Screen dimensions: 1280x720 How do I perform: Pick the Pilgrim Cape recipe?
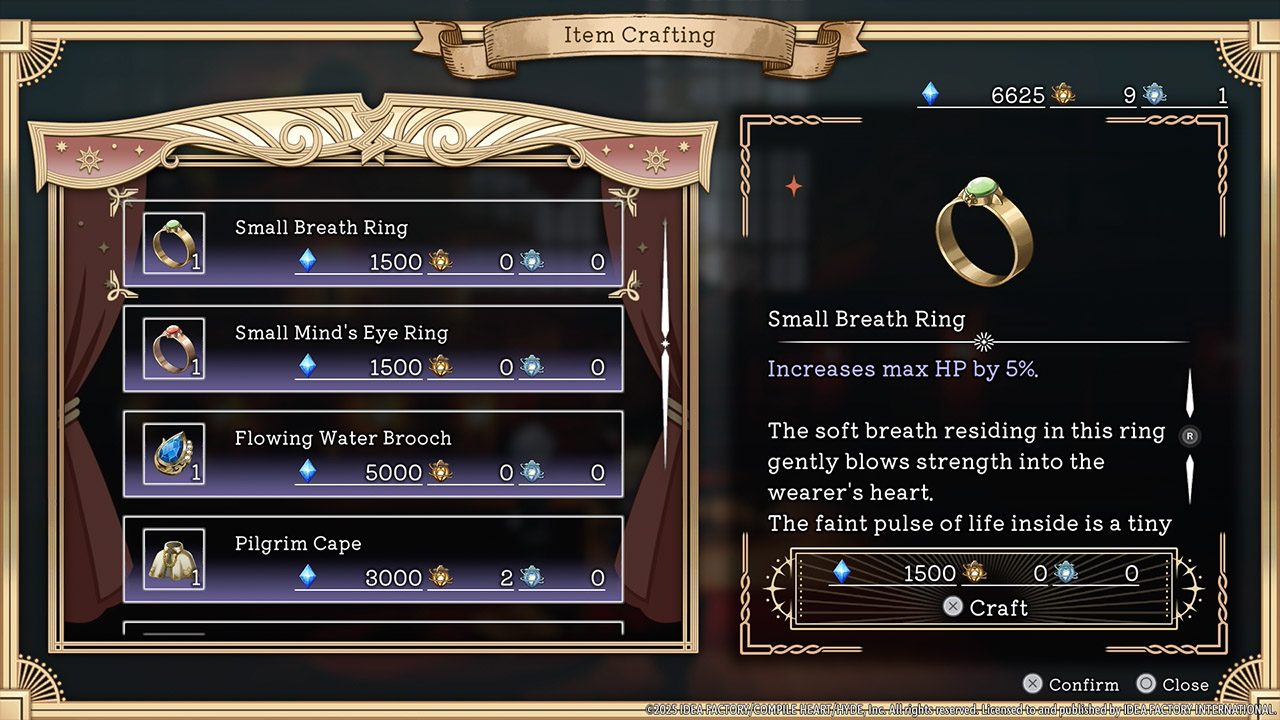point(372,559)
